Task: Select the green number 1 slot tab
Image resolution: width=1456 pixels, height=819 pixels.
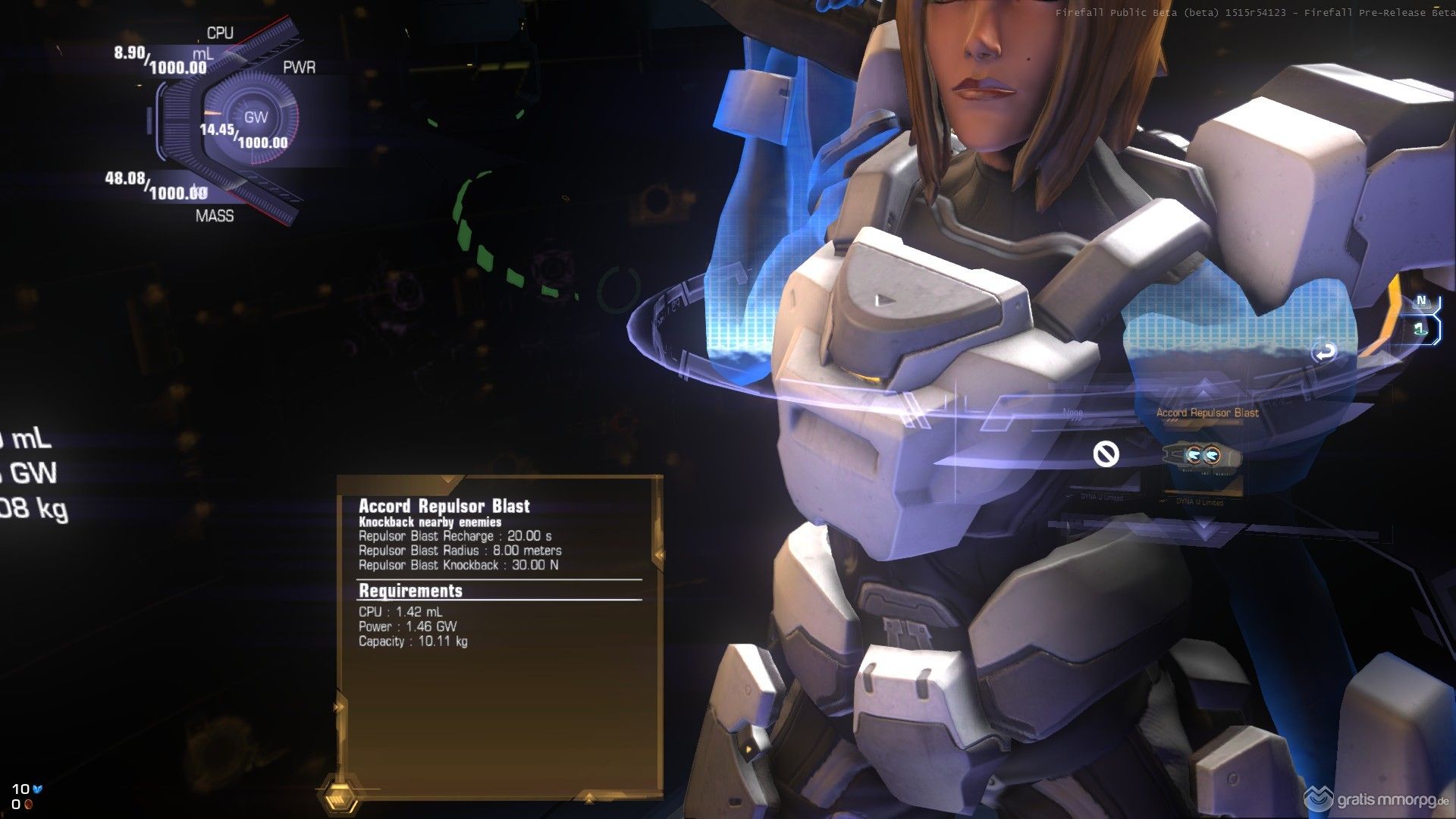Action: (x=1420, y=329)
